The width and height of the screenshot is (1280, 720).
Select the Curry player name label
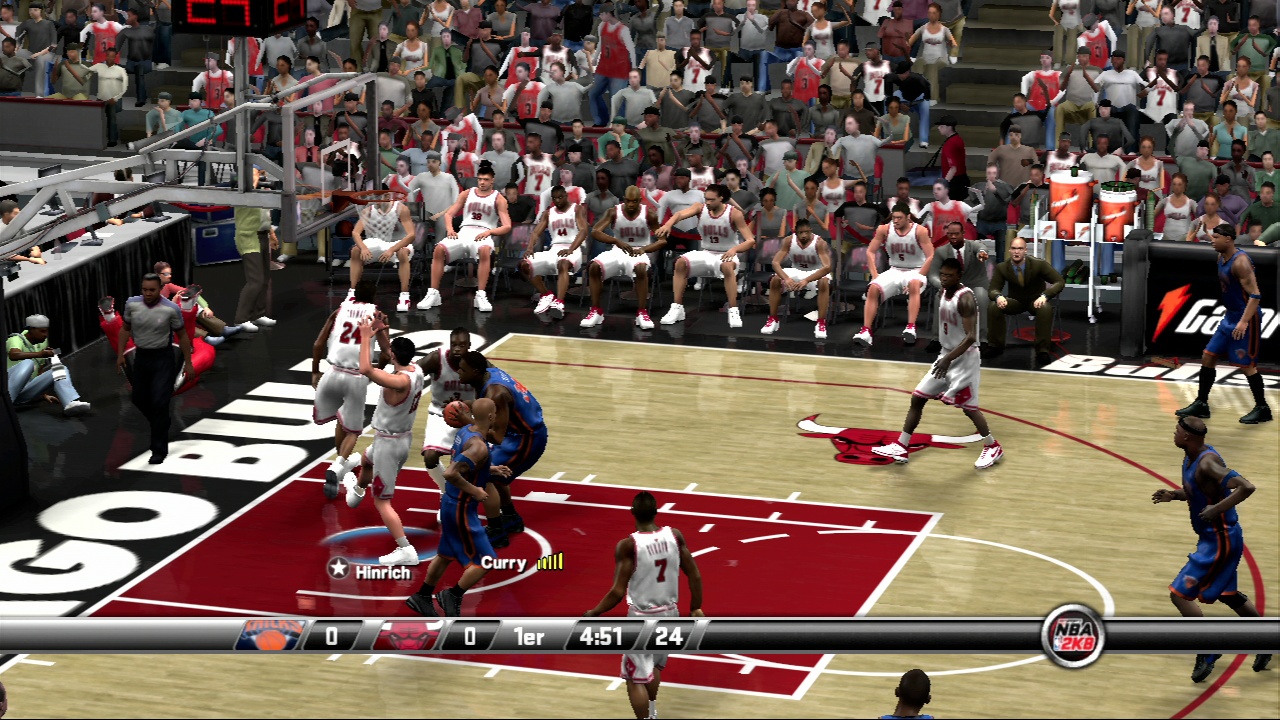(503, 563)
